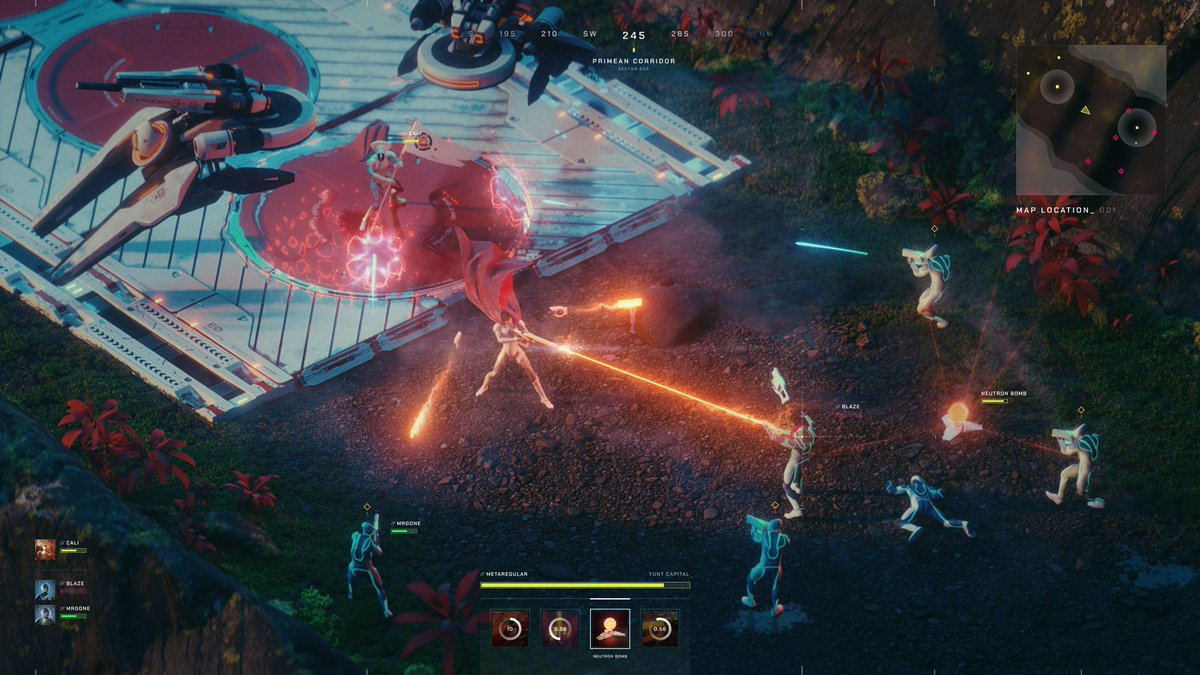Select Cali's portrait in the squad list

[x=45, y=549]
